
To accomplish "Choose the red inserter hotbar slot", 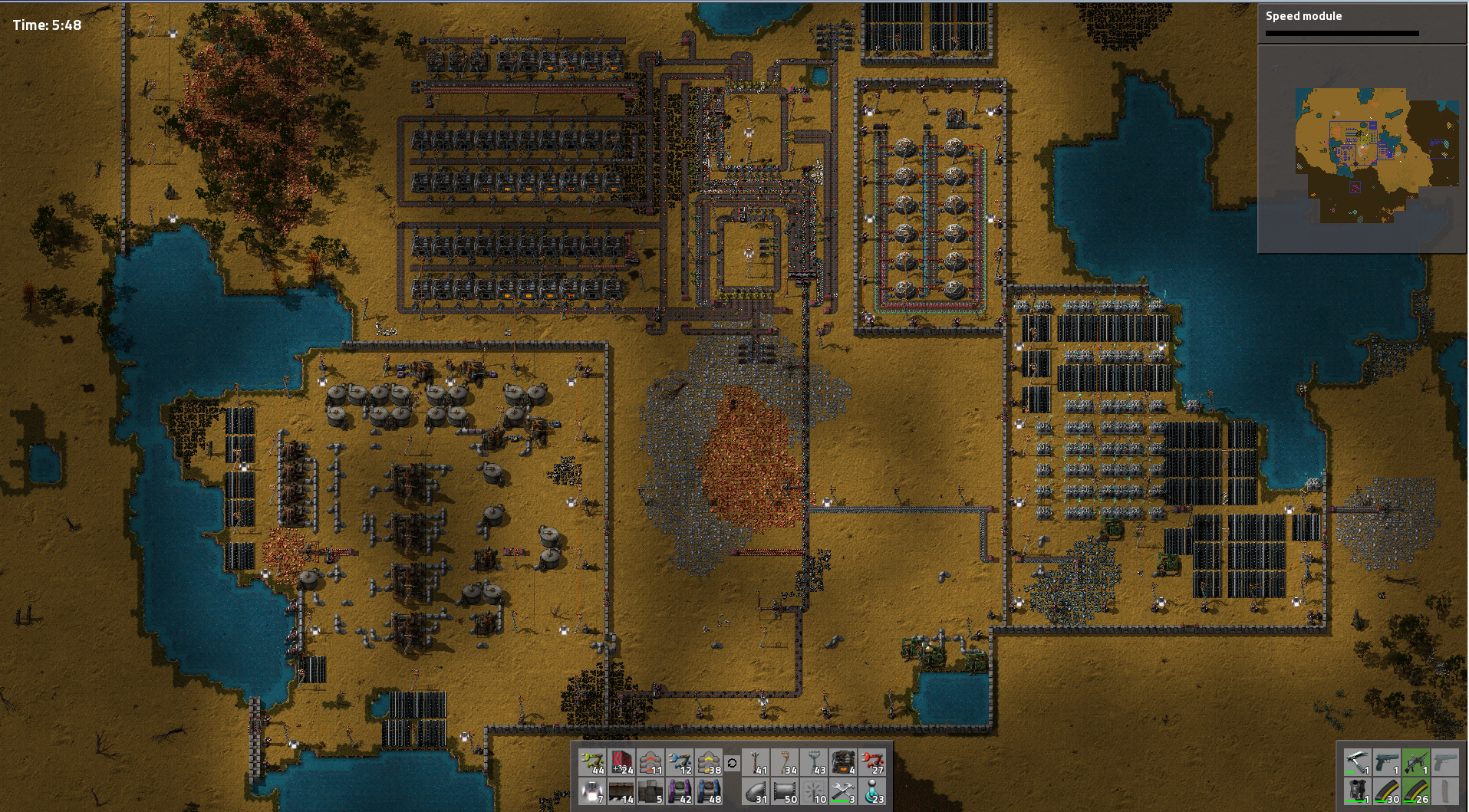I will pyautogui.click(x=872, y=763).
